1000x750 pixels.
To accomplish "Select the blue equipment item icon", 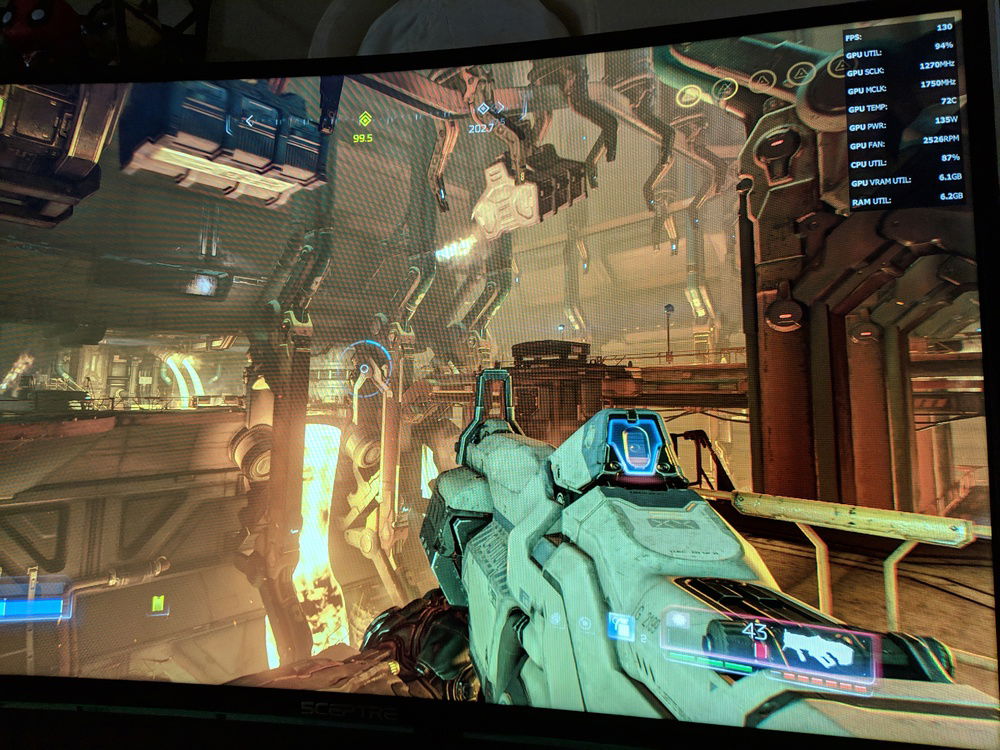I will [x=621, y=627].
